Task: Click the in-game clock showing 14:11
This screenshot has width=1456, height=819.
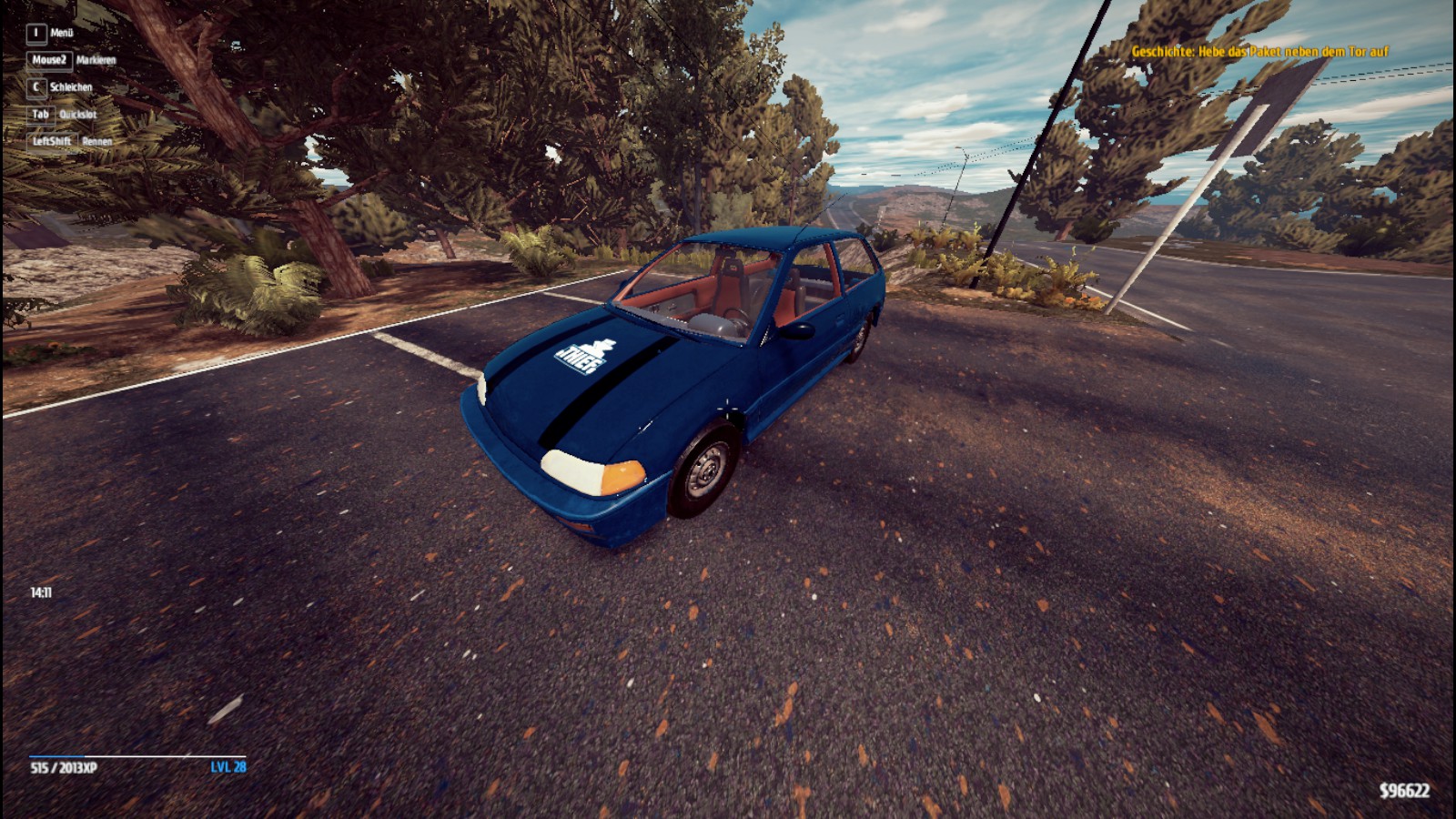Action: [42, 591]
